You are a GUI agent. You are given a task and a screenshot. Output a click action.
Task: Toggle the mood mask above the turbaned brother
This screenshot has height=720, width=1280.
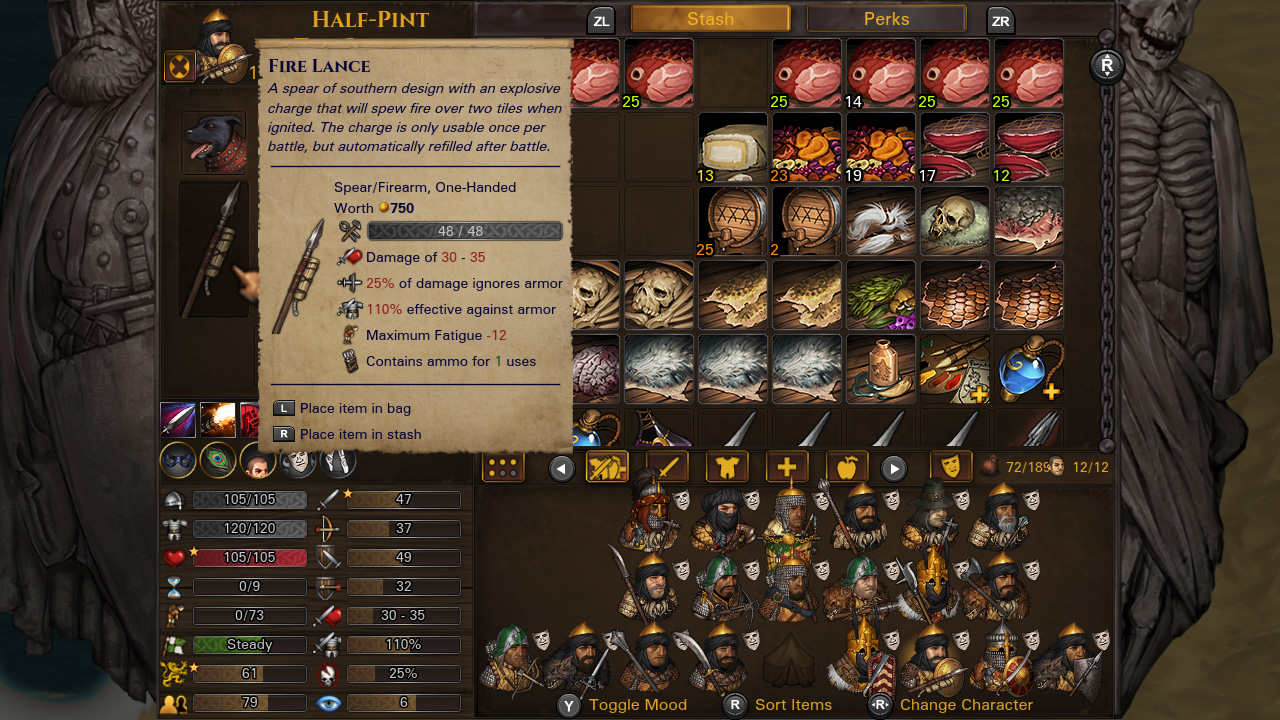(x=752, y=502)
